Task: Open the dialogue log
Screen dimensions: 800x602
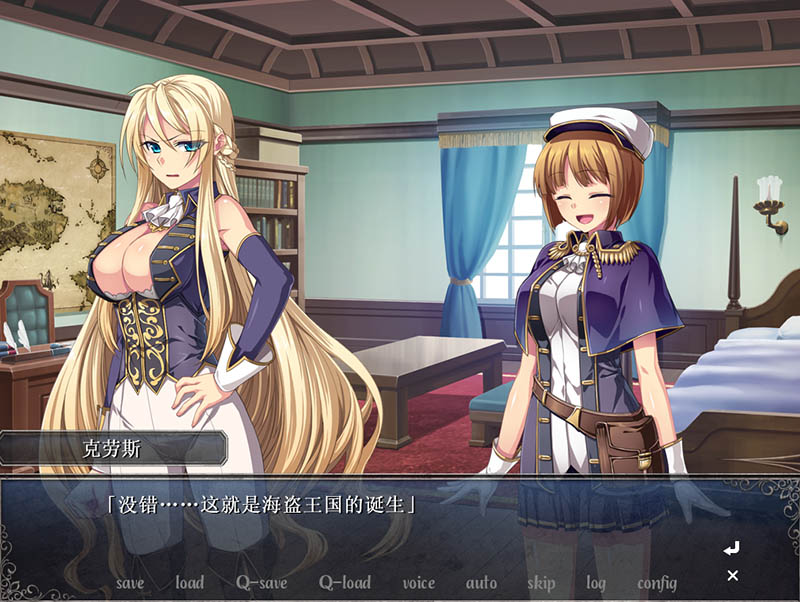Action: tap(596, 583)
